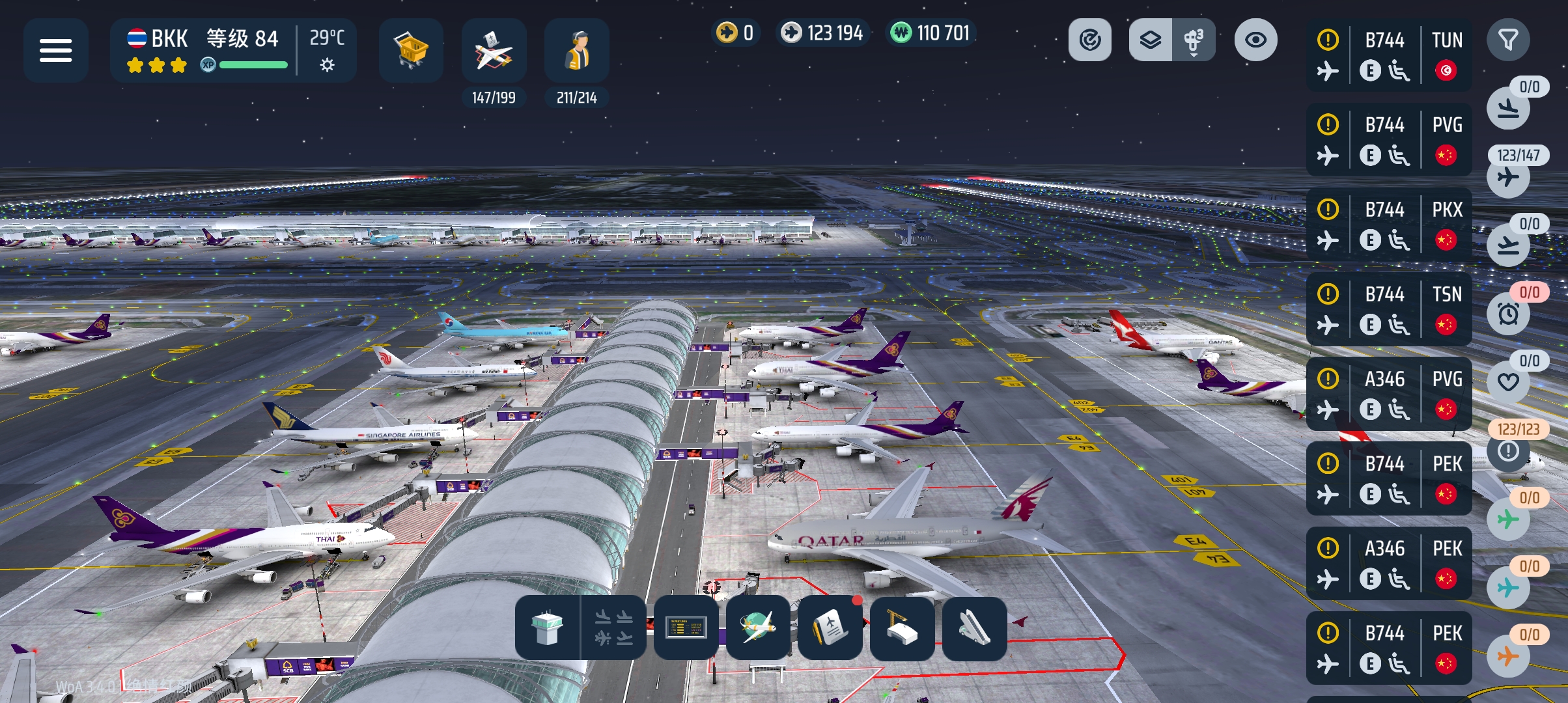This screenshot has width=1568, height=703.
Task: Open the flight filter funnel
Action: coord(1509,39)
